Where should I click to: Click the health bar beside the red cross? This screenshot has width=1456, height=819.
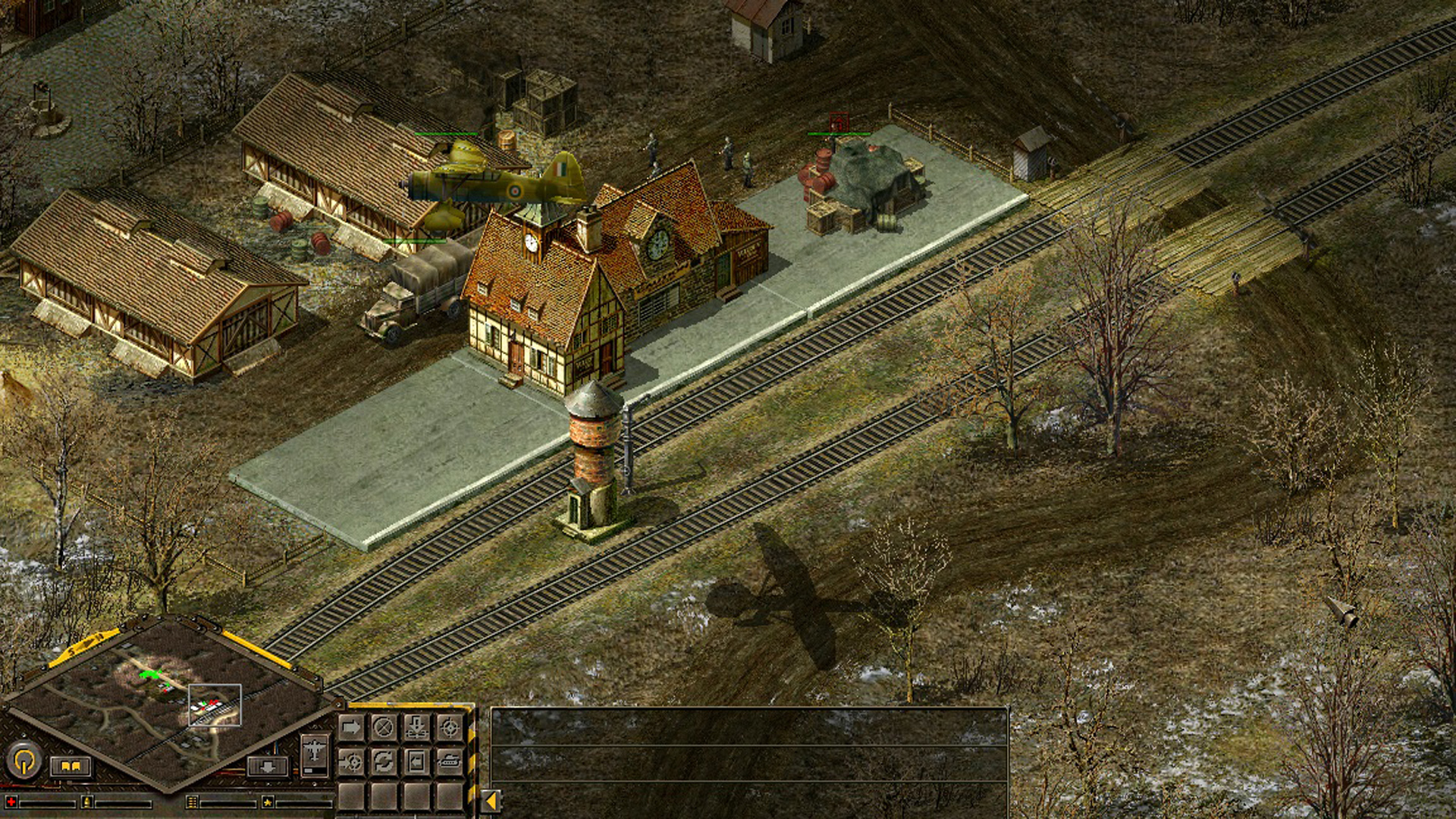point(48,805)
